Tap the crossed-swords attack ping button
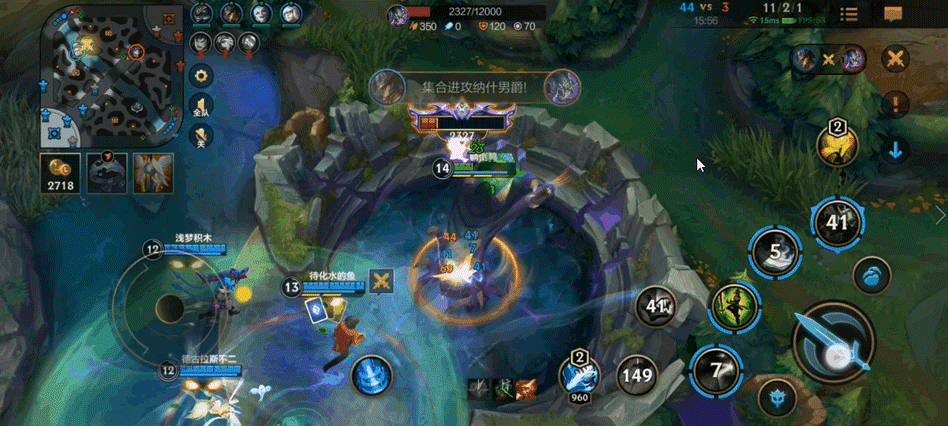This screenshot has height=426, width=948. (x=895, y=59)
